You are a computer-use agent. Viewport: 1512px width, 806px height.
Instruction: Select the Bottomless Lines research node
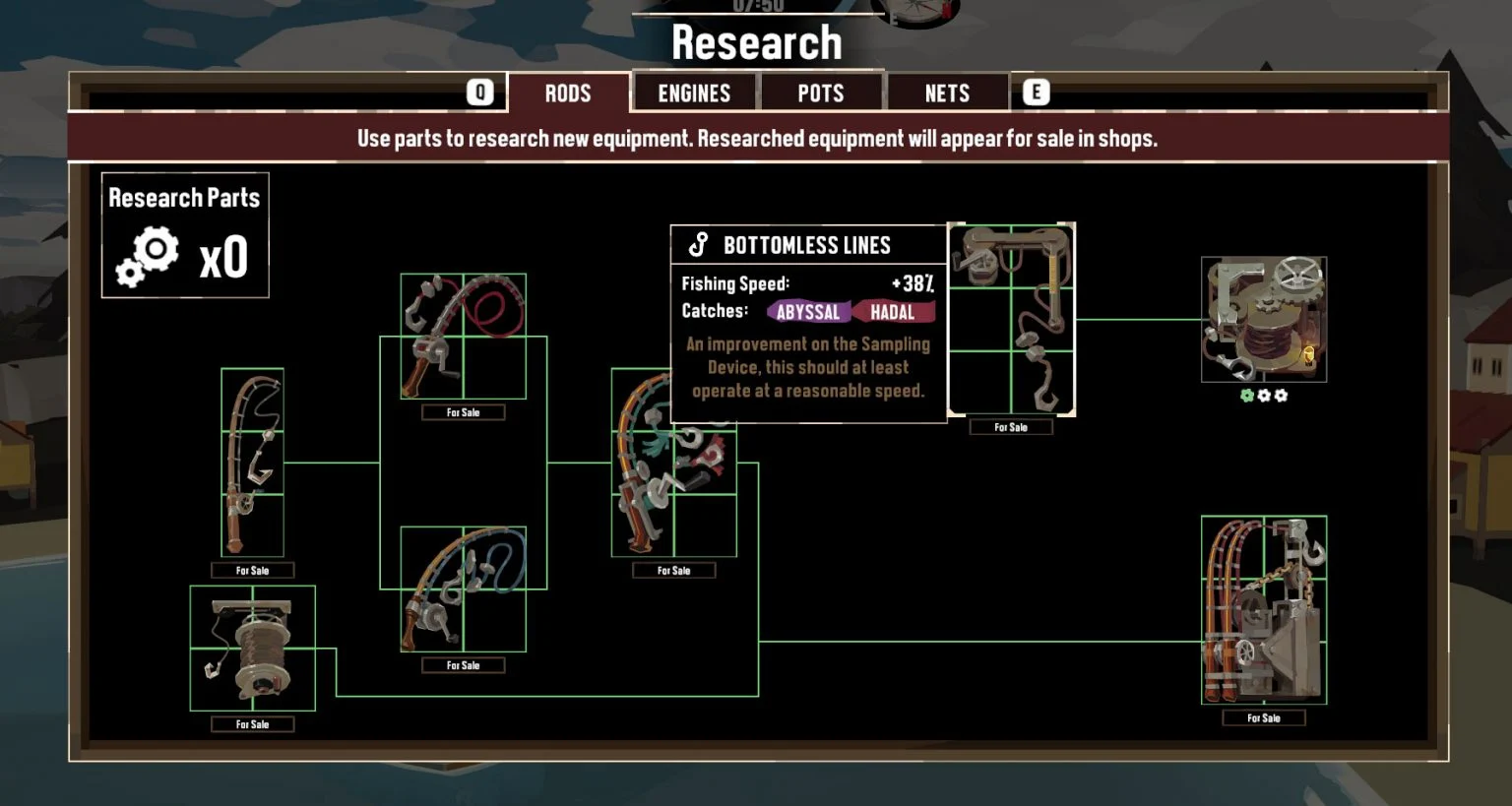click(1011, 320)
